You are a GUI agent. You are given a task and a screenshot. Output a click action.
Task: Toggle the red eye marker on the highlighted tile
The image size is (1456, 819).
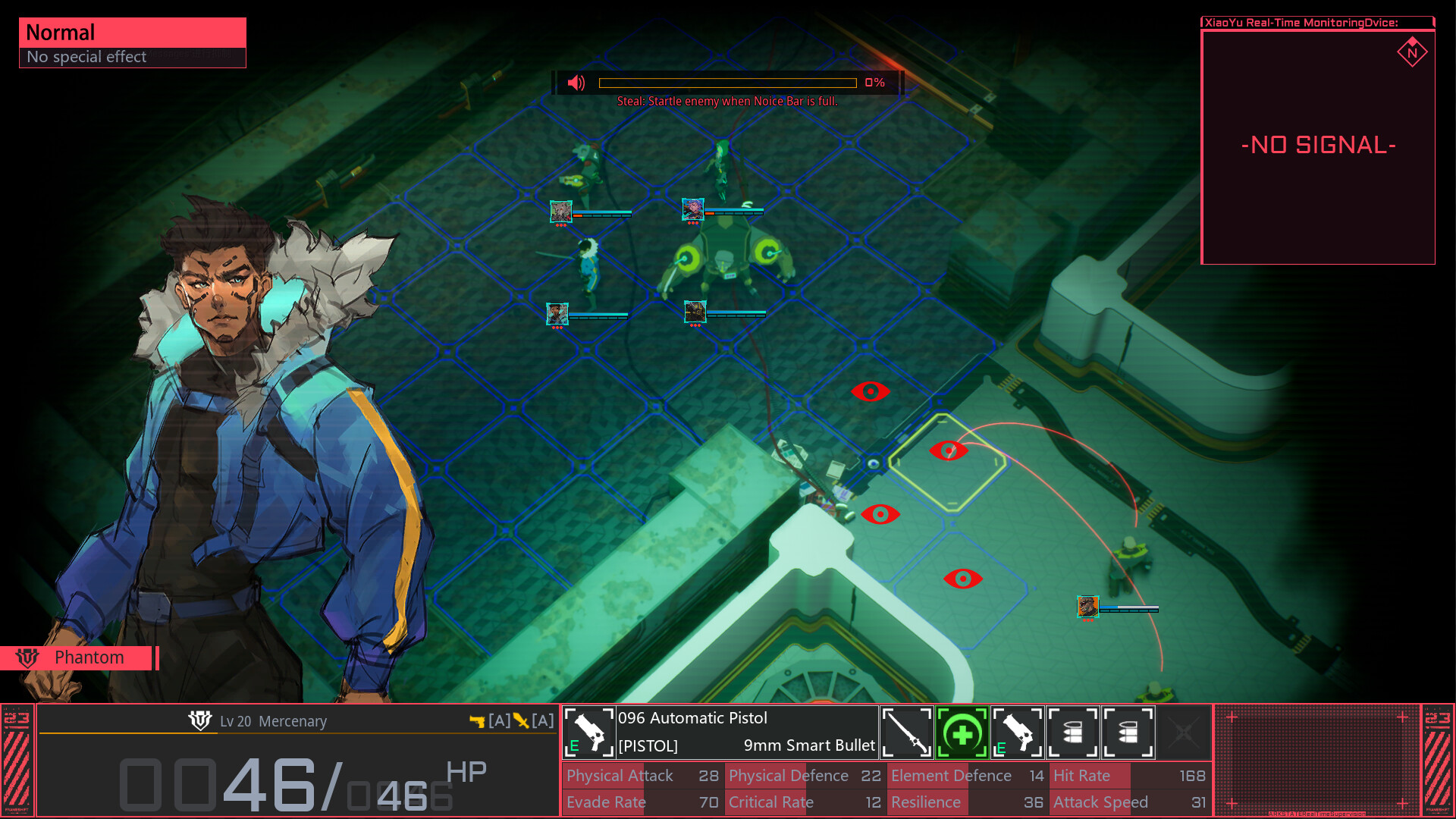coord(948,450)
